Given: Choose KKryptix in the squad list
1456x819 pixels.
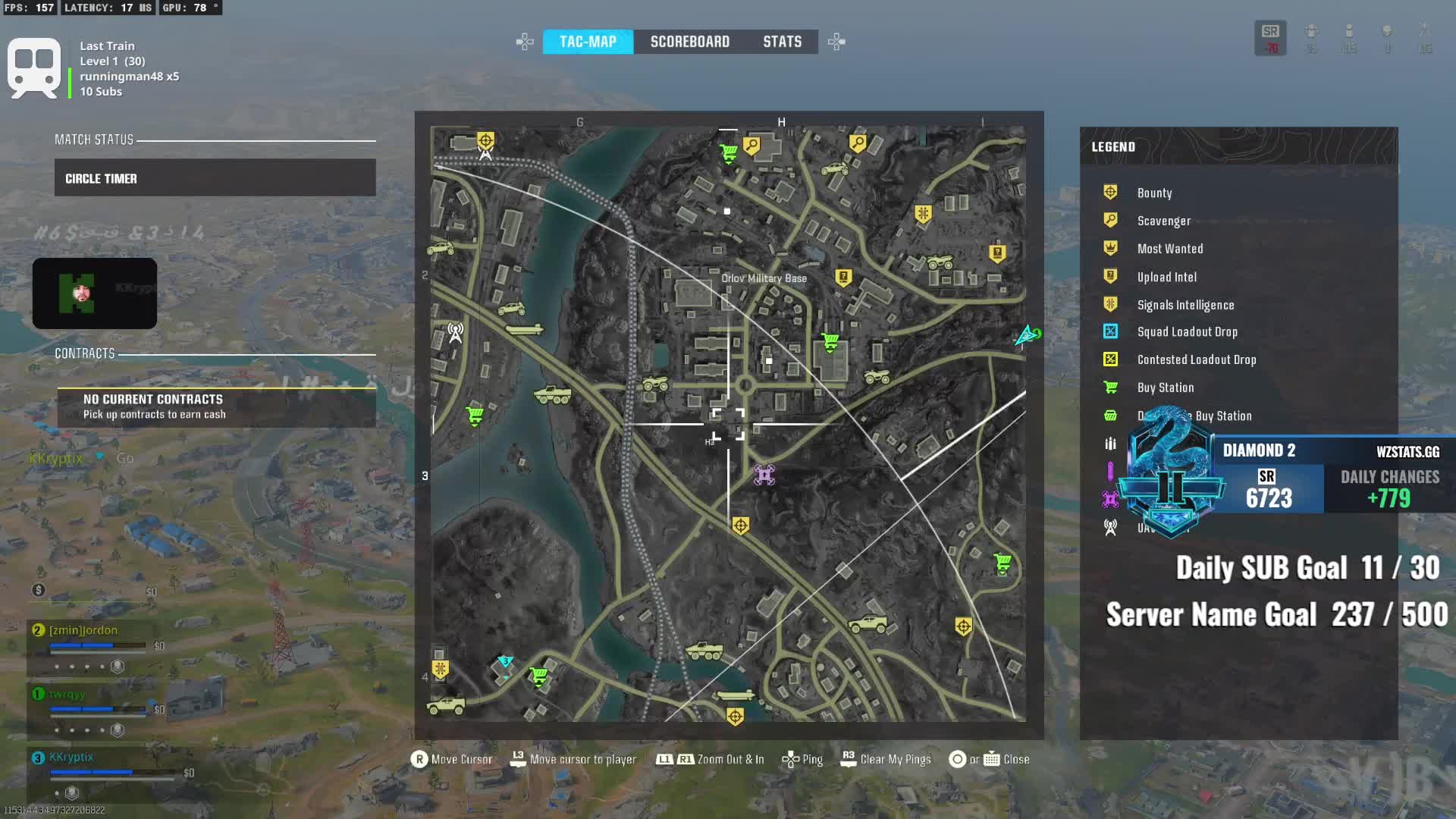Looking at the screenshot, I should click(71, 757).
